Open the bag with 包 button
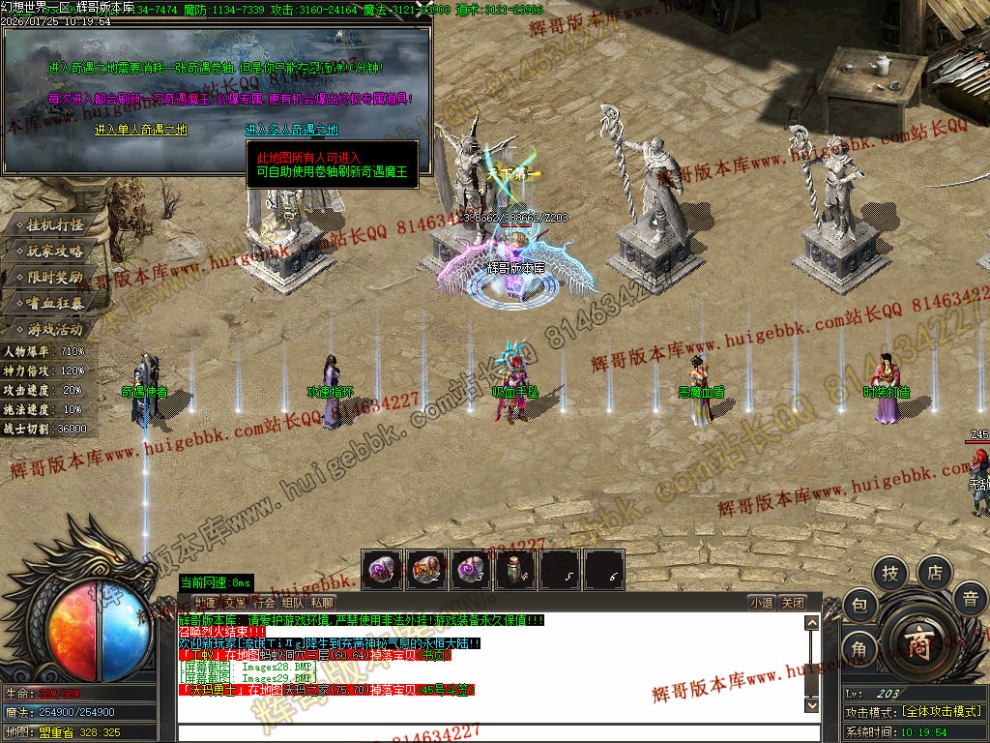This screenshot has width=990, height=743. [x=860, y=606]
